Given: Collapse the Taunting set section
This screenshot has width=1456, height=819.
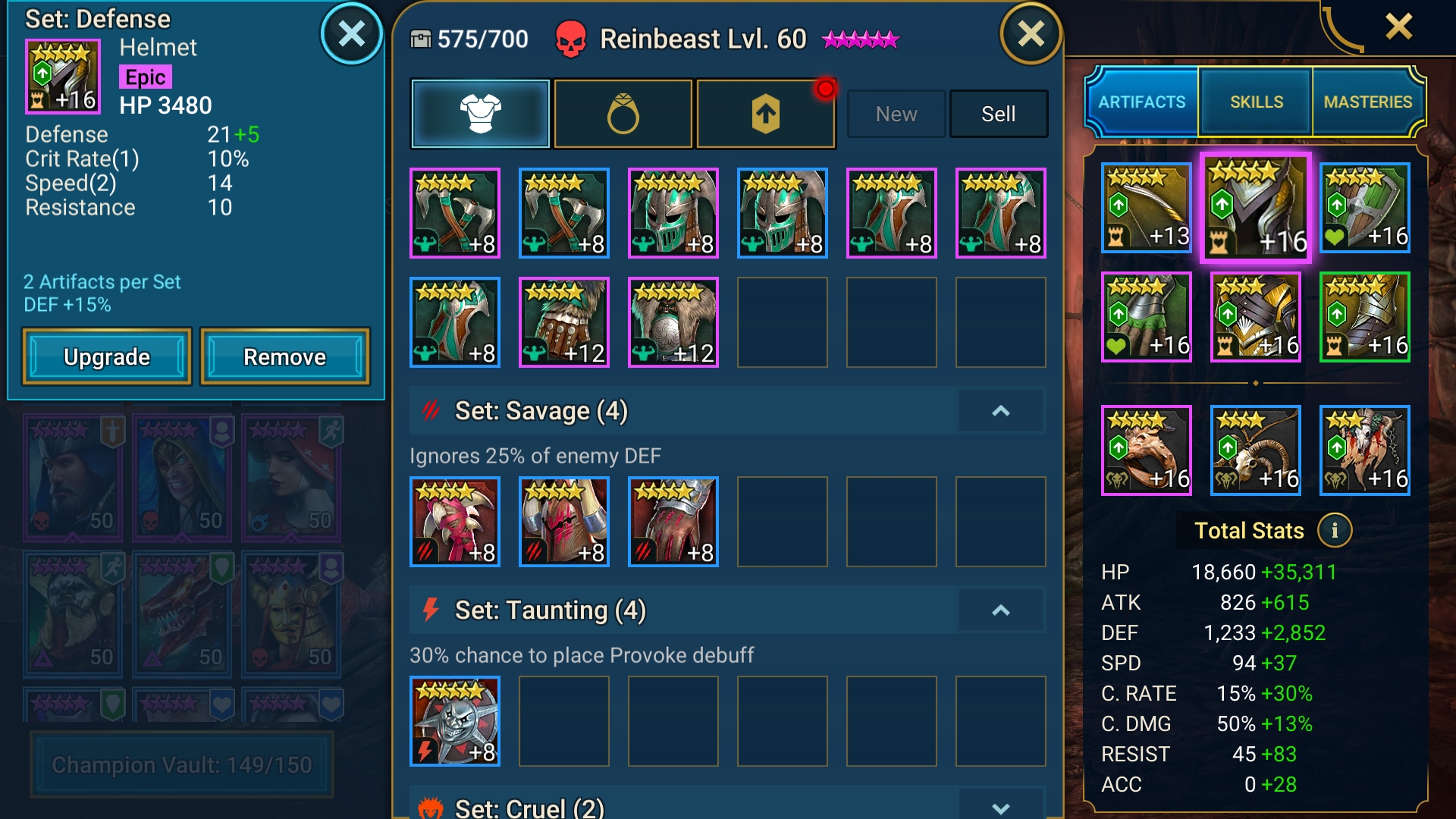Looking at the screenshot, I should [1001, 610].
